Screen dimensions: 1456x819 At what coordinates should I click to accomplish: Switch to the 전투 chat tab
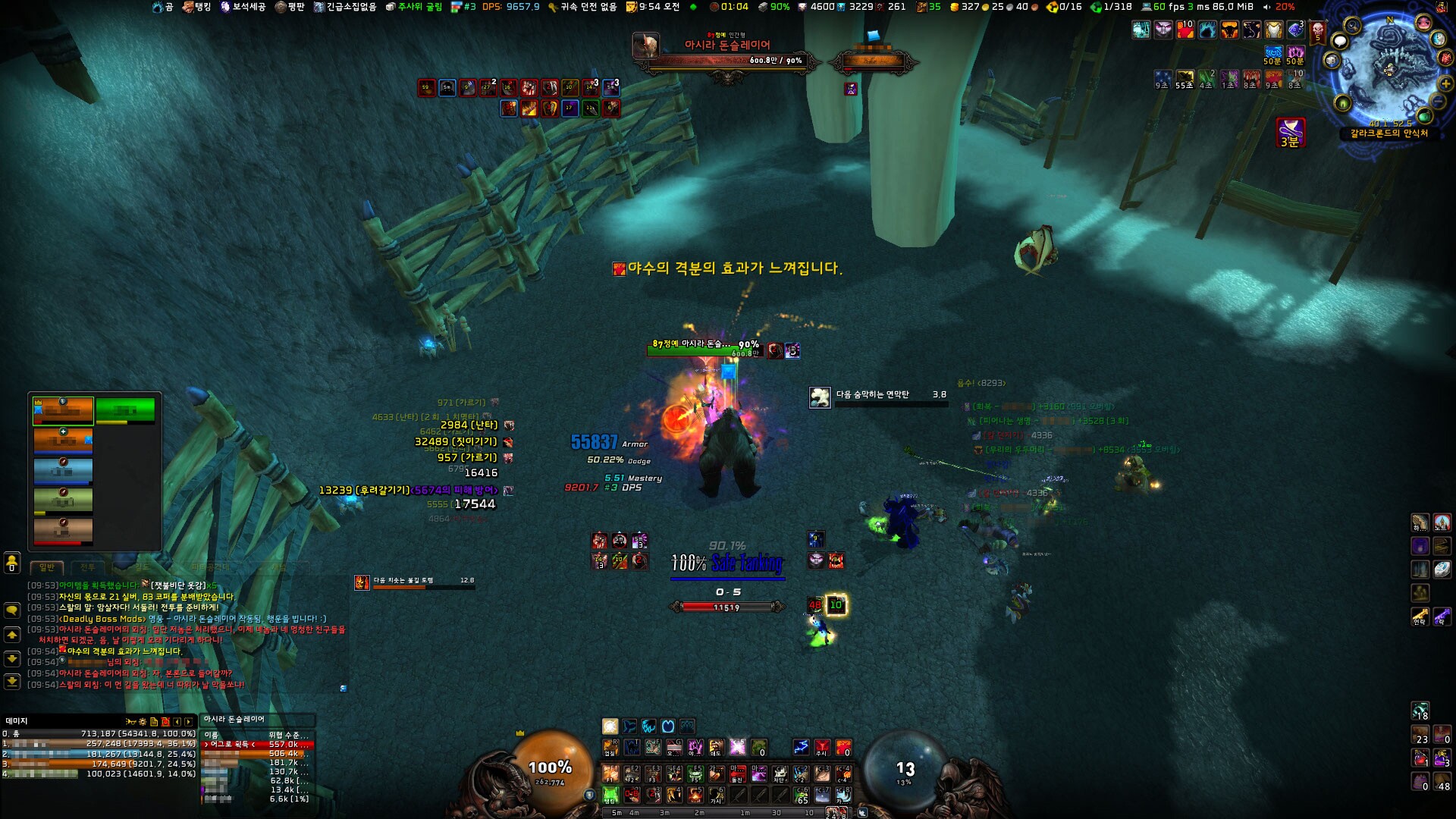pyautogui.click(x=88, y=567)
